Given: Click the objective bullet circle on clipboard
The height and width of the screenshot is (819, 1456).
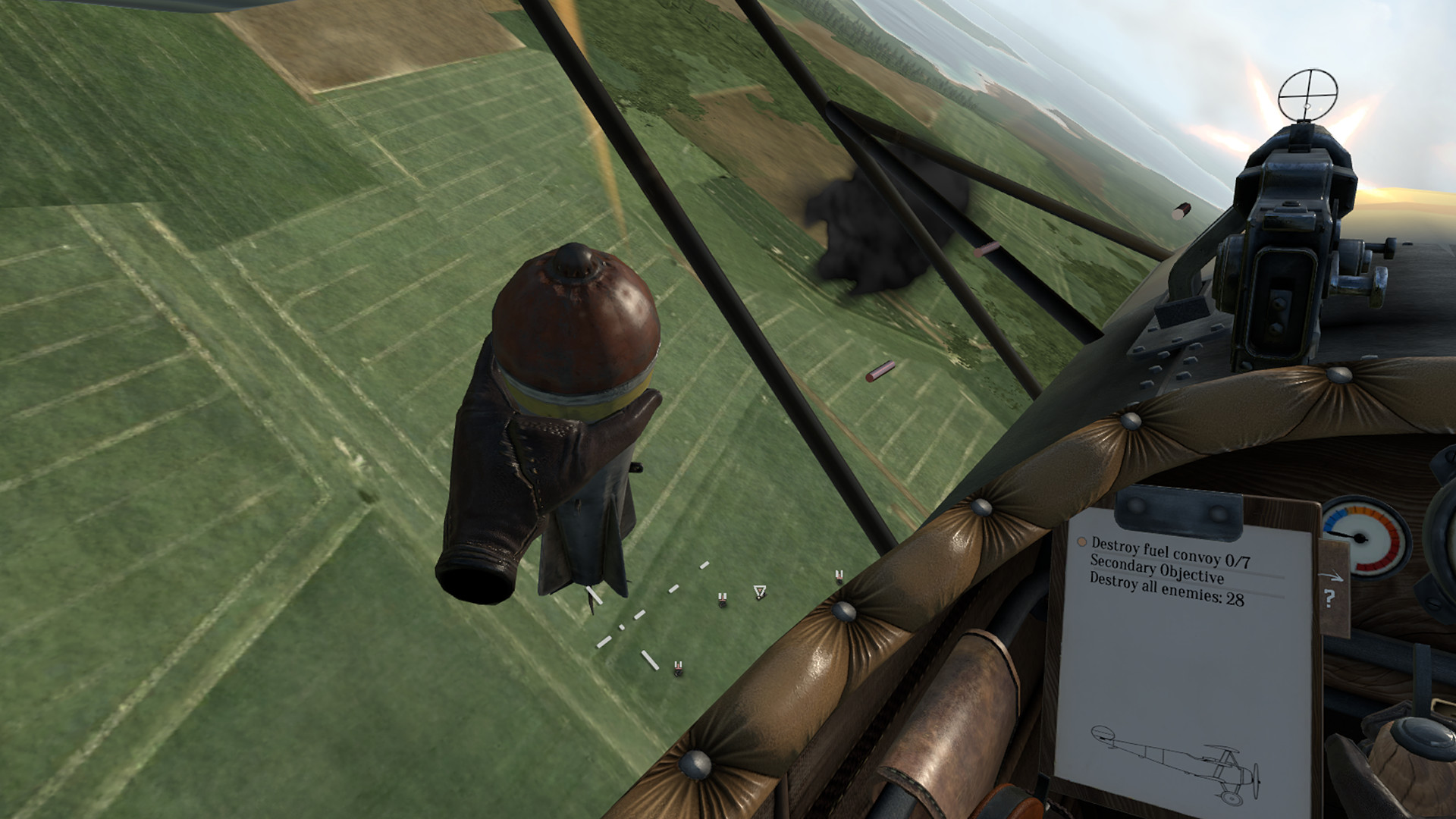Looking at the screenshot, I should point(1081,540).
